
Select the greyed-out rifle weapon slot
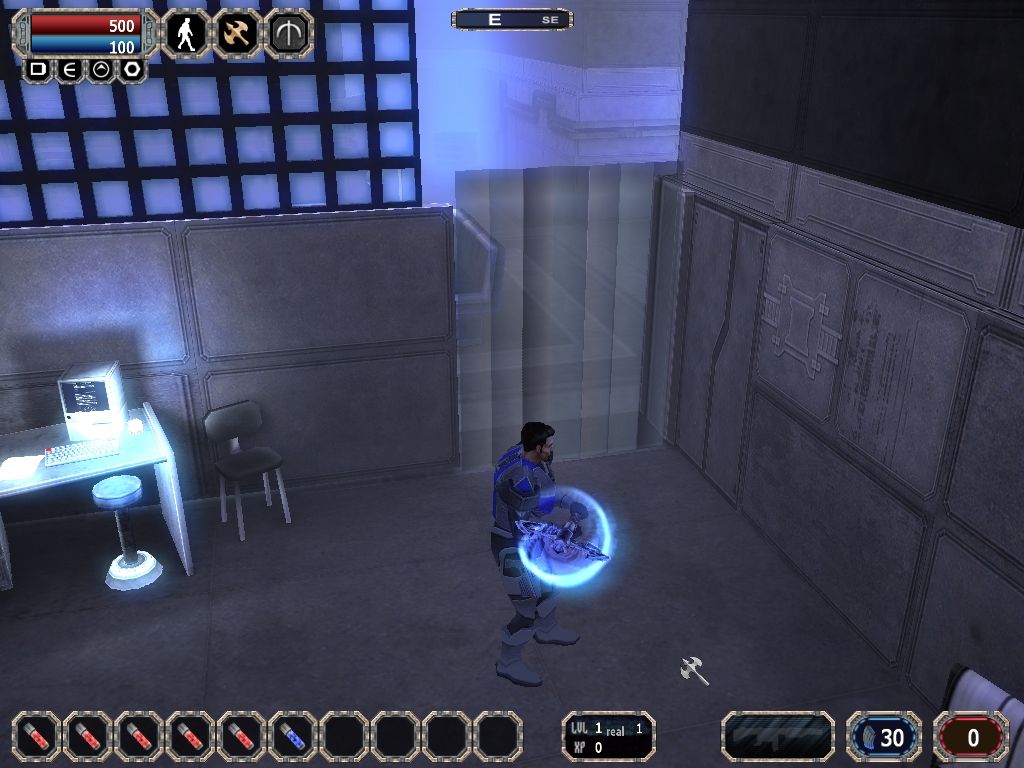[778, 737]
